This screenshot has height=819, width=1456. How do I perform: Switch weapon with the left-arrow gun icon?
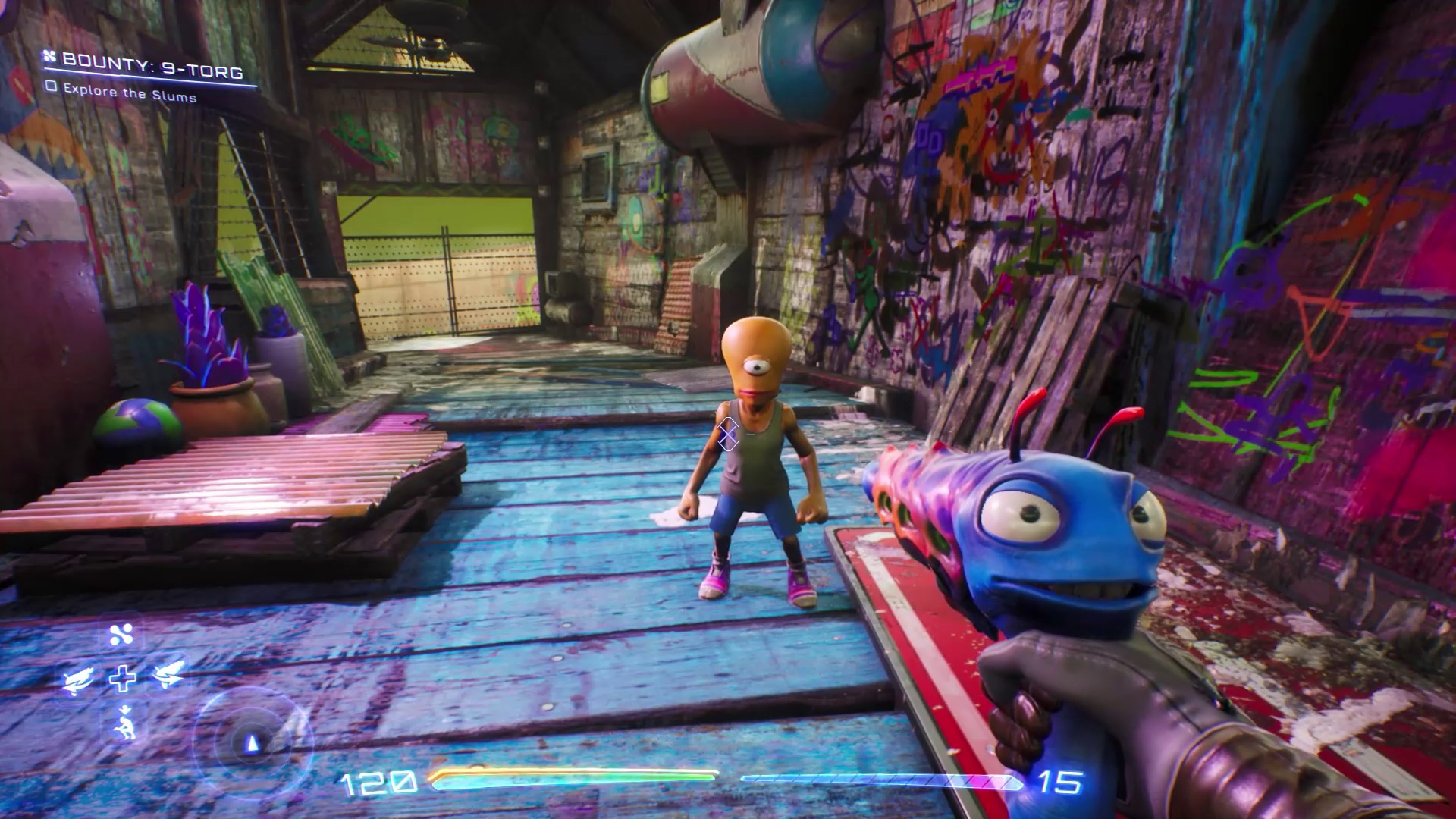tap(79, 677)
